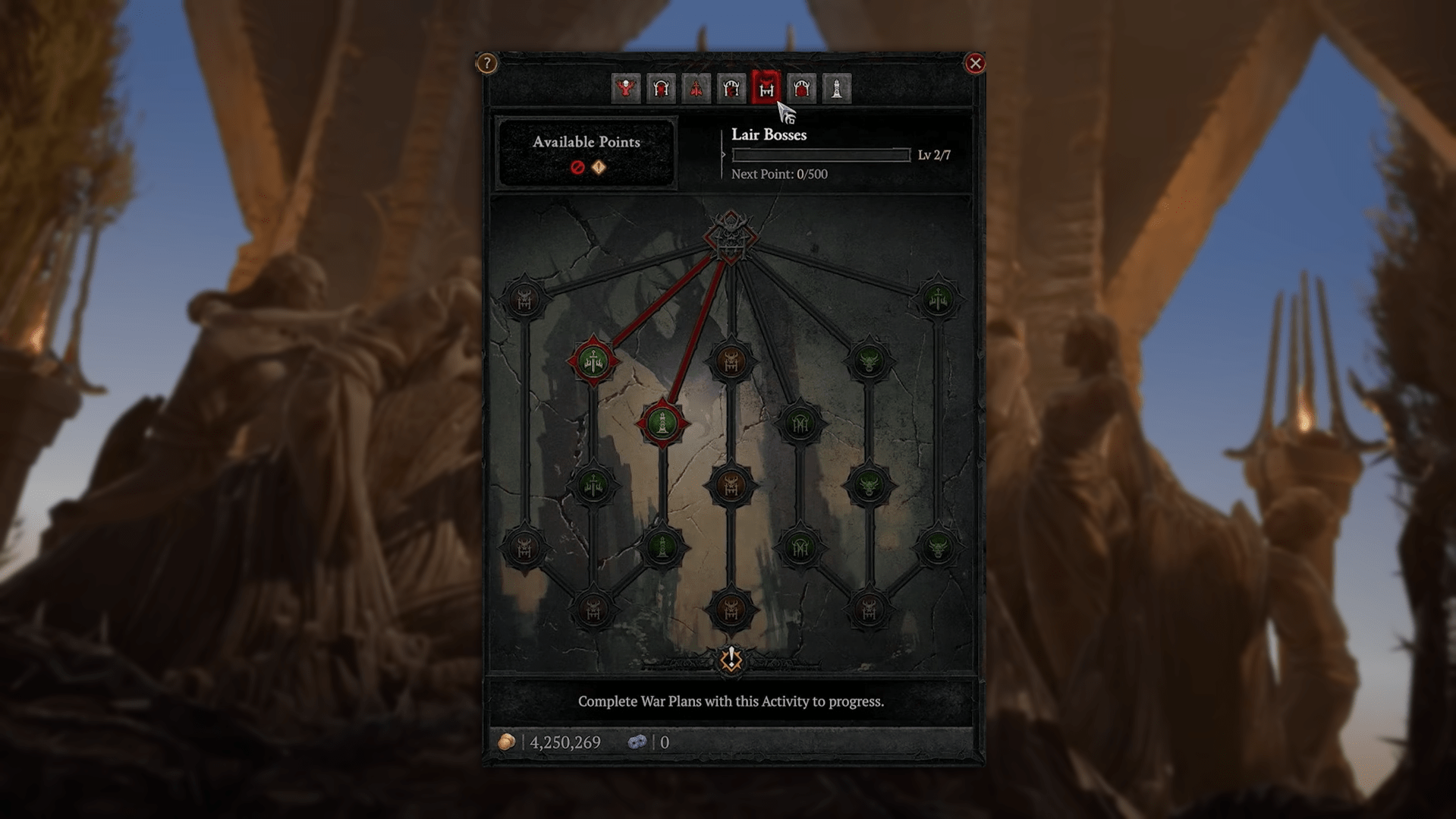Click the orange exclamation emblem below the tree

731,660
